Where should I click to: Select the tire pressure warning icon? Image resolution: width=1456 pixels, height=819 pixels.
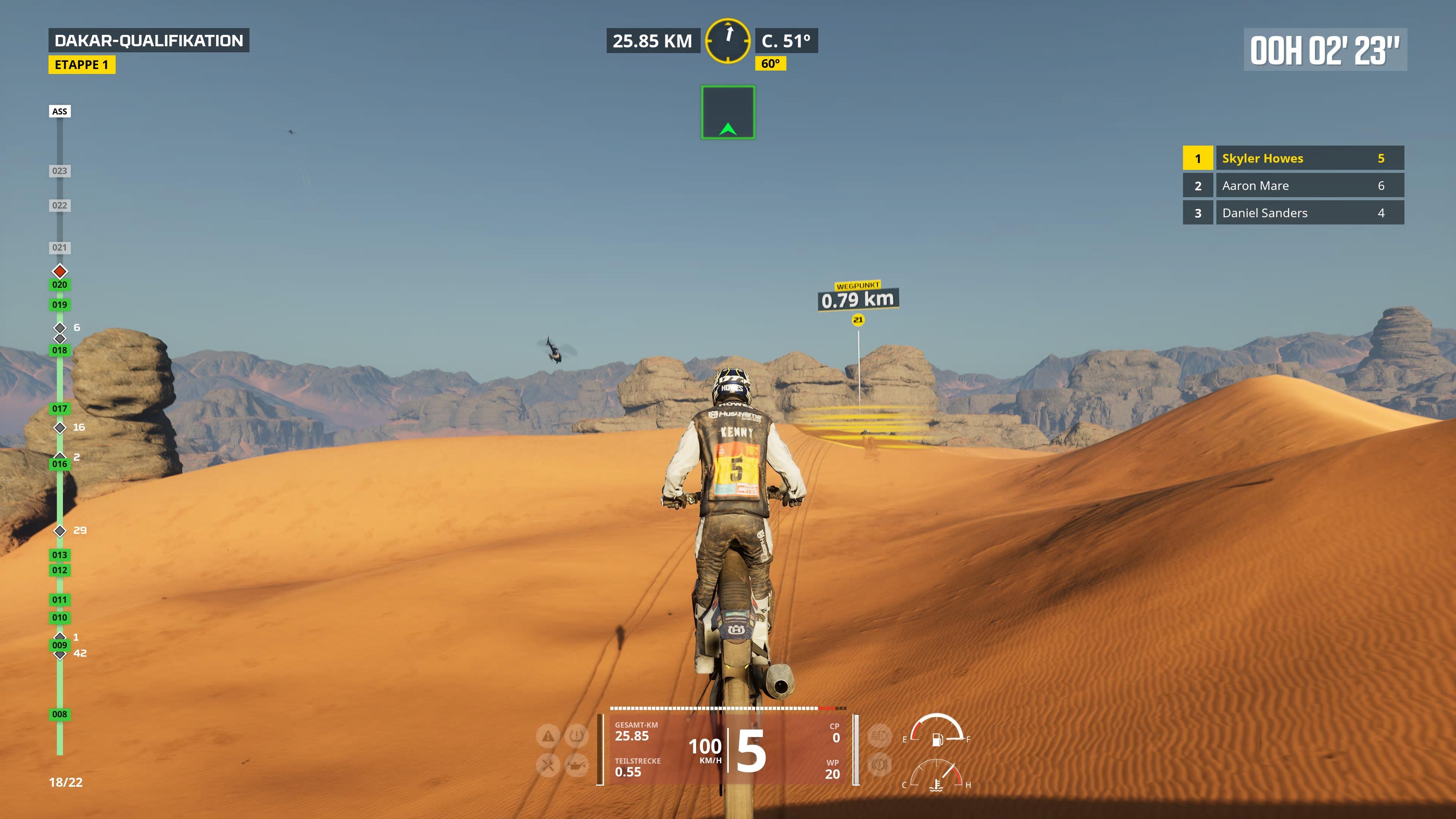pos(577,736)
